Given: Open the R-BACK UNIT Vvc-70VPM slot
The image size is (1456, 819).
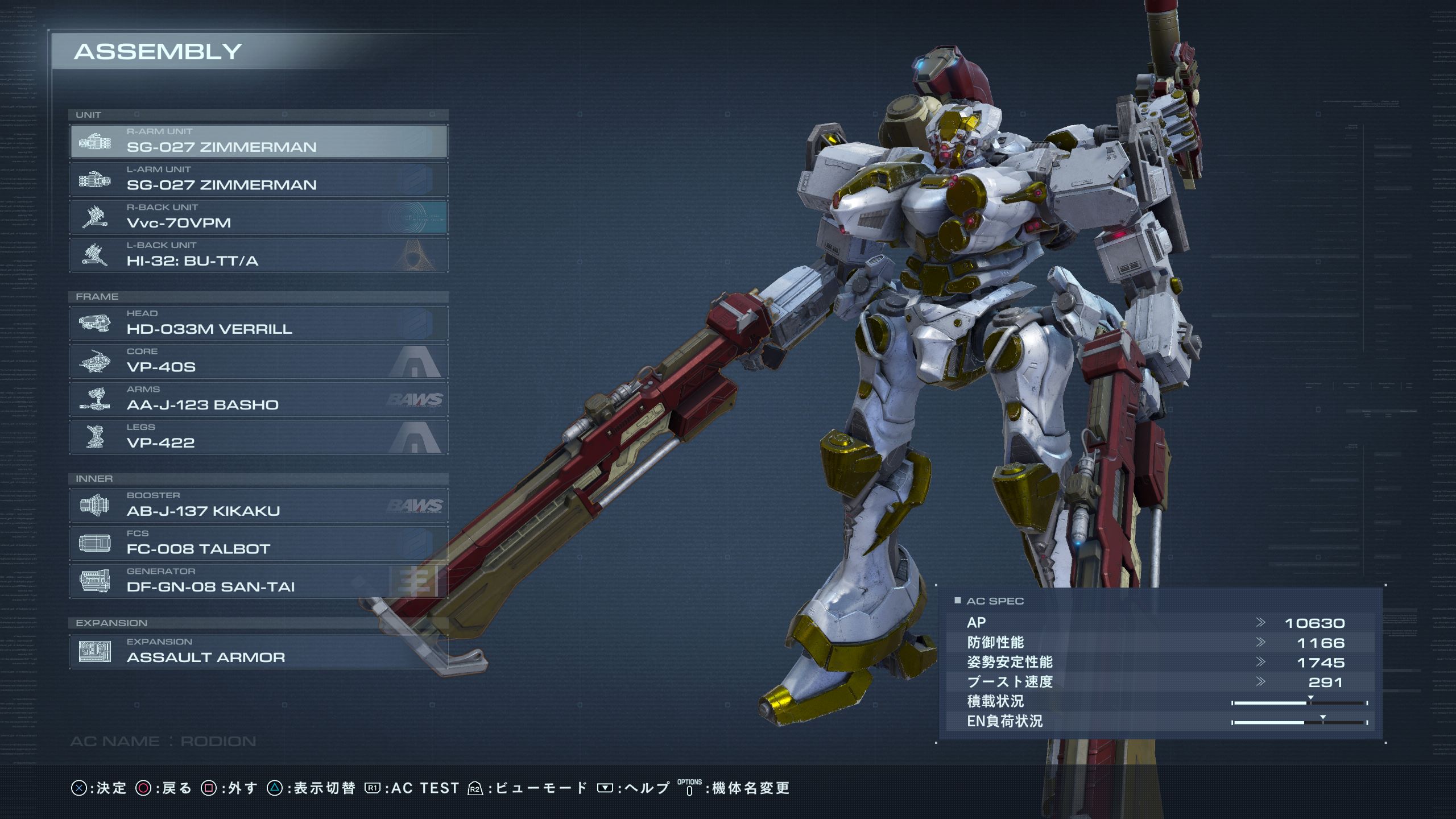Looking at the screenshot, I should 259,217.
